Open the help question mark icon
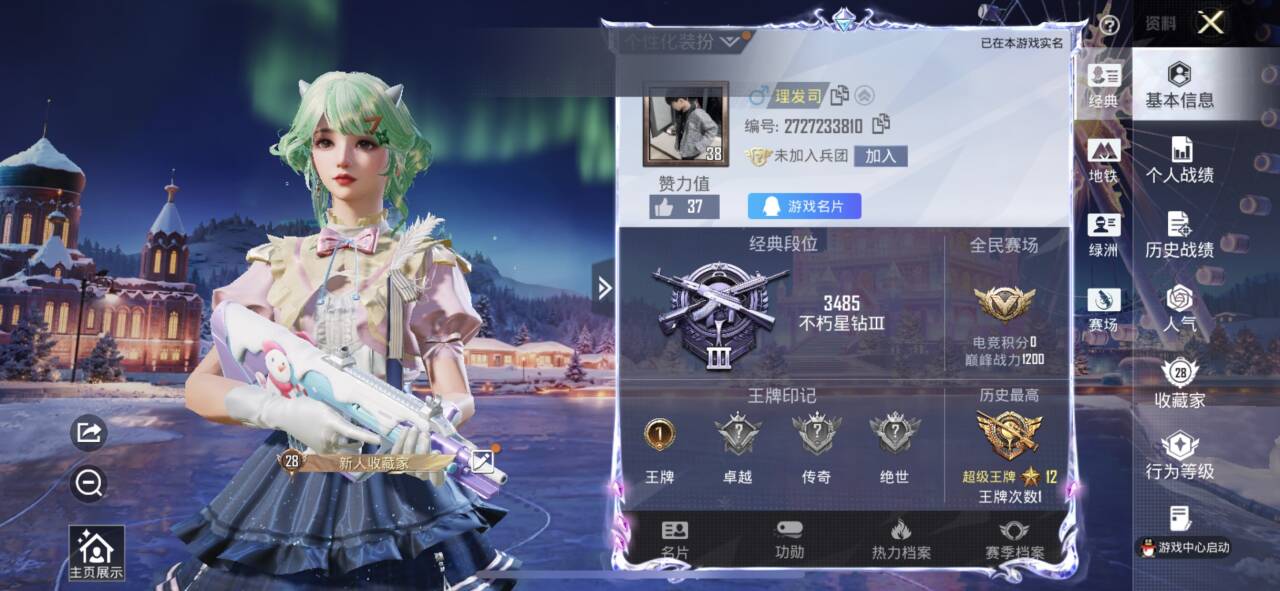1280x591 pixels. click(x=1108, y=25)
